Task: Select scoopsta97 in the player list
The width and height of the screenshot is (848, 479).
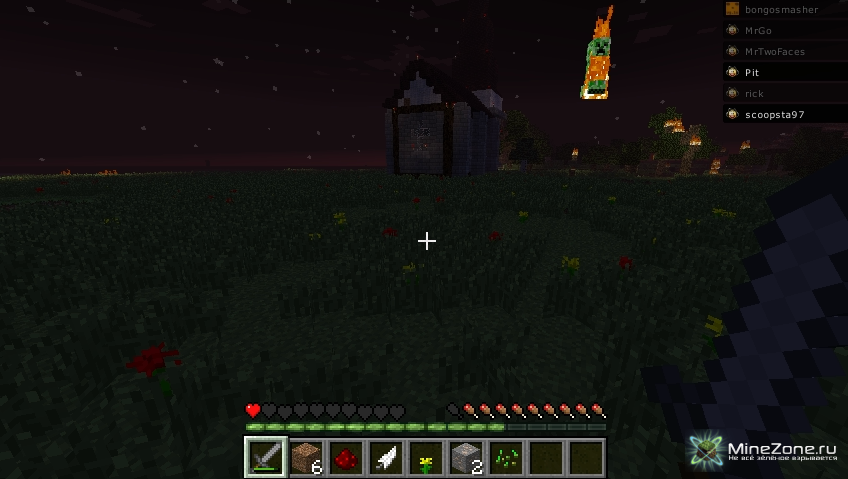Action: point(774,115)
